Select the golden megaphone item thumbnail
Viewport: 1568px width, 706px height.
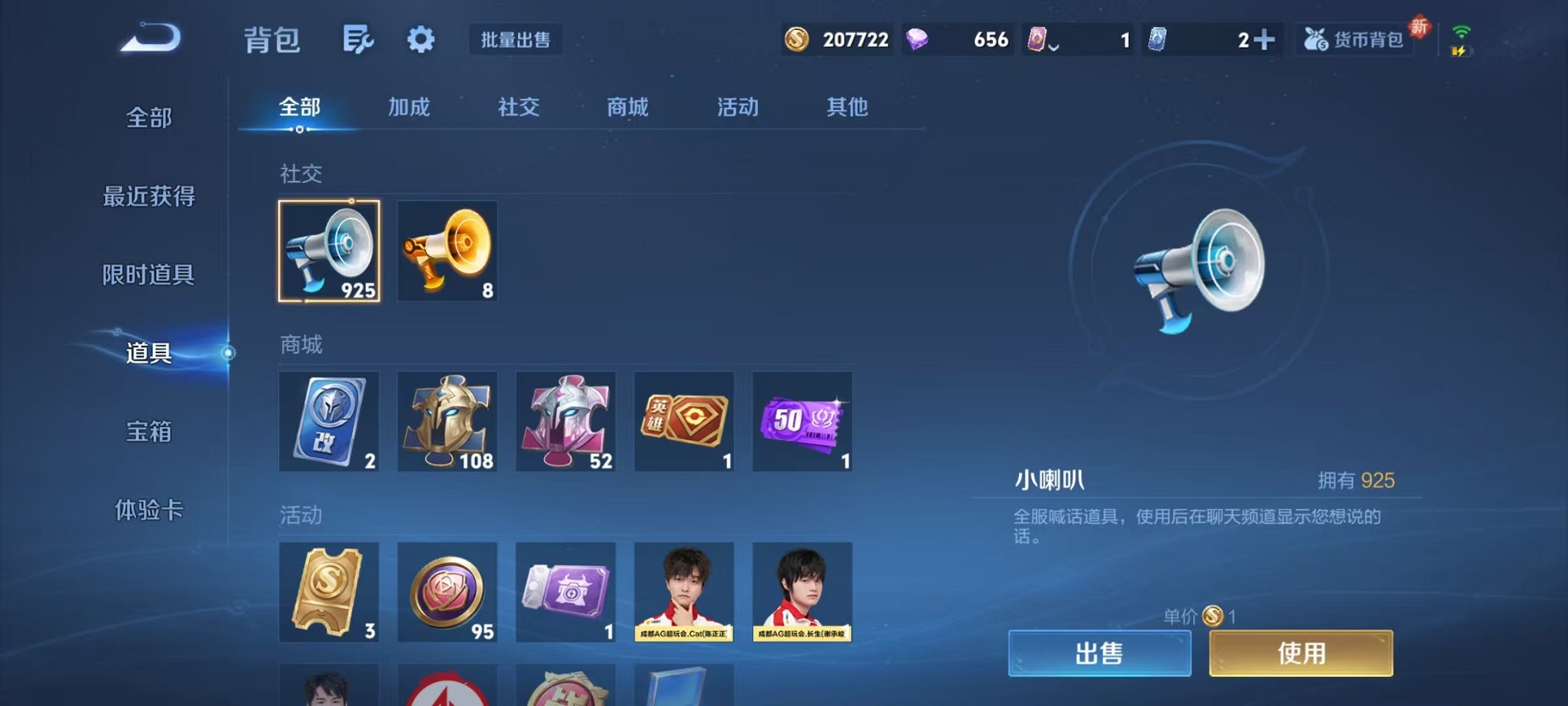pyautogui.click(x=447, y=251)
